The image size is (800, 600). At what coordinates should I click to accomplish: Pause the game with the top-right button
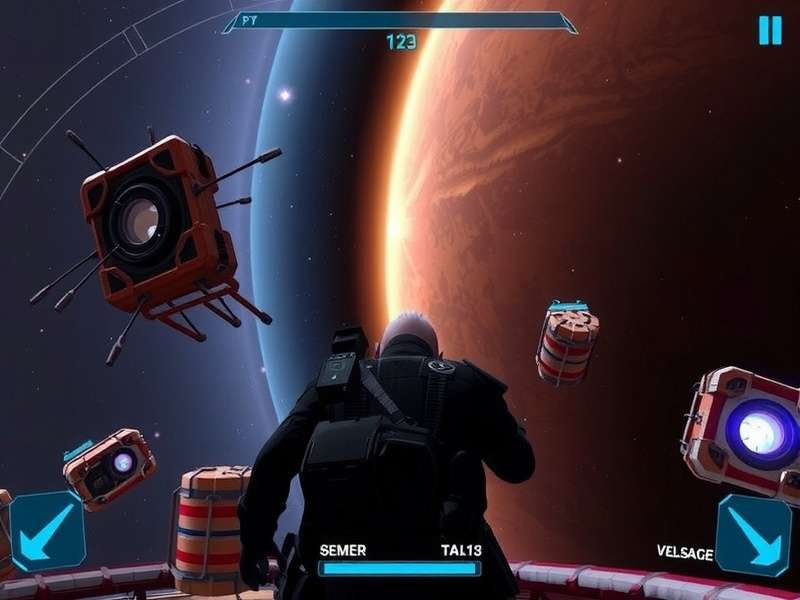[769, 30]
